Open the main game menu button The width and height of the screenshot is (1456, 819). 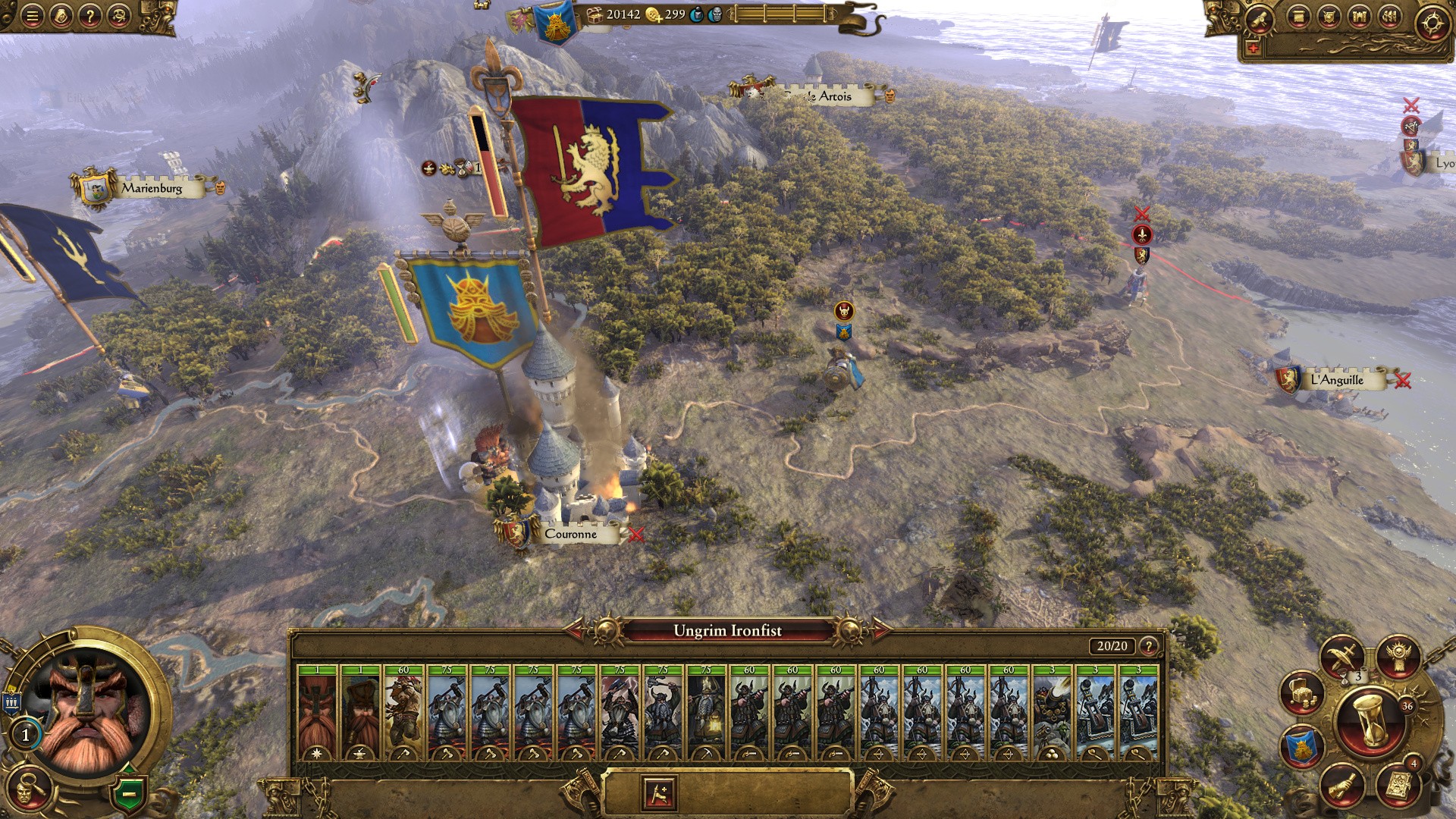click(32, 16)
